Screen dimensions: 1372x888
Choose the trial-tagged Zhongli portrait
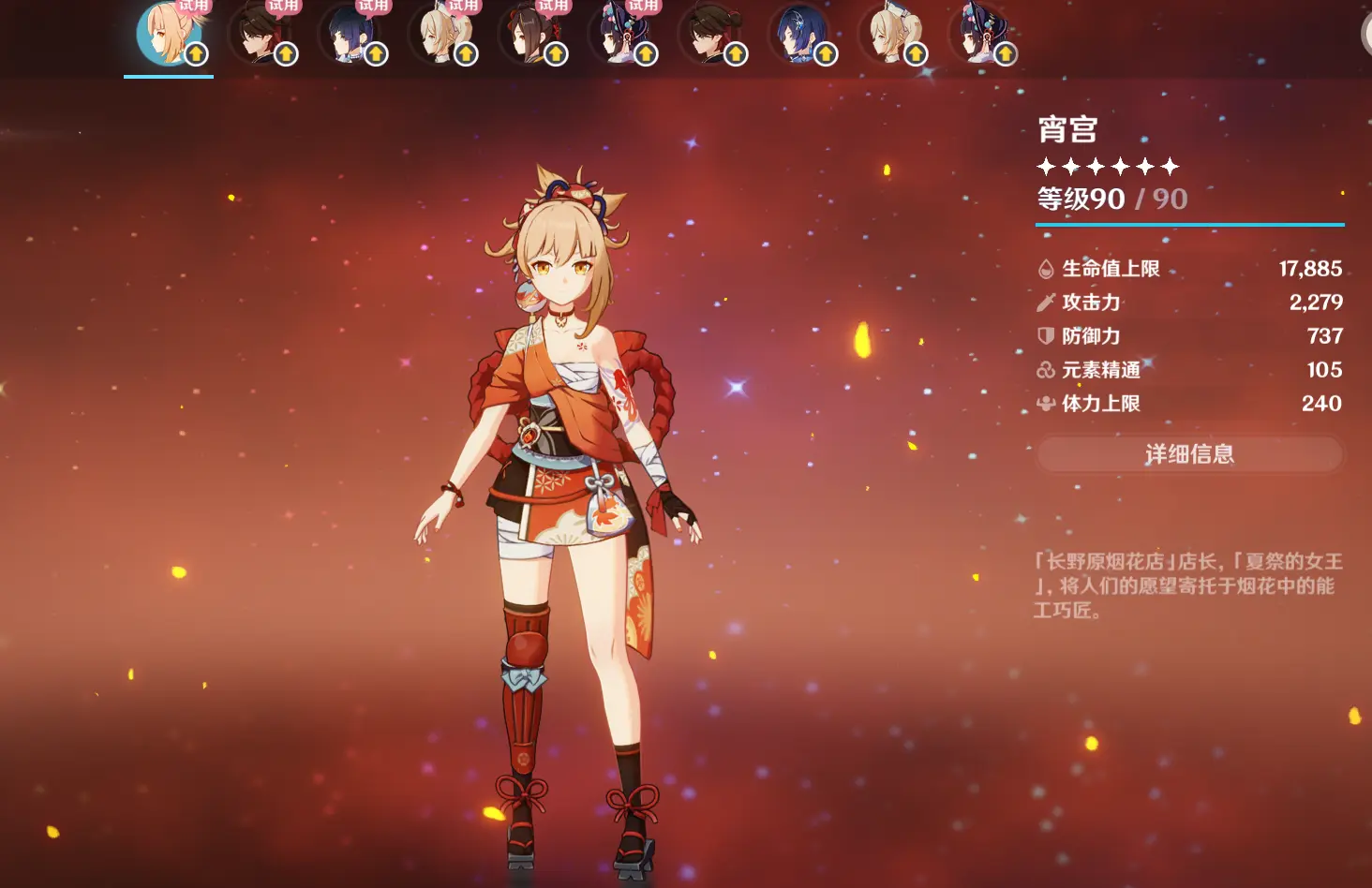(x=259, y=35)
